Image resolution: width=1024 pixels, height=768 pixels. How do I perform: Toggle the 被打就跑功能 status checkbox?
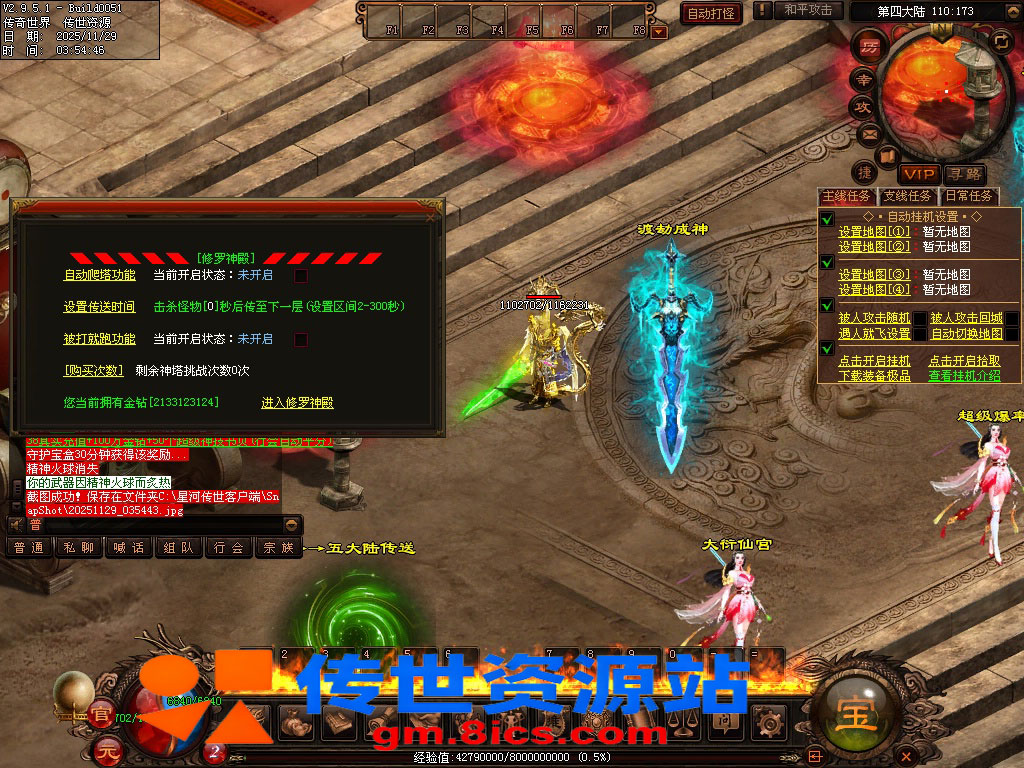point(300,339)
